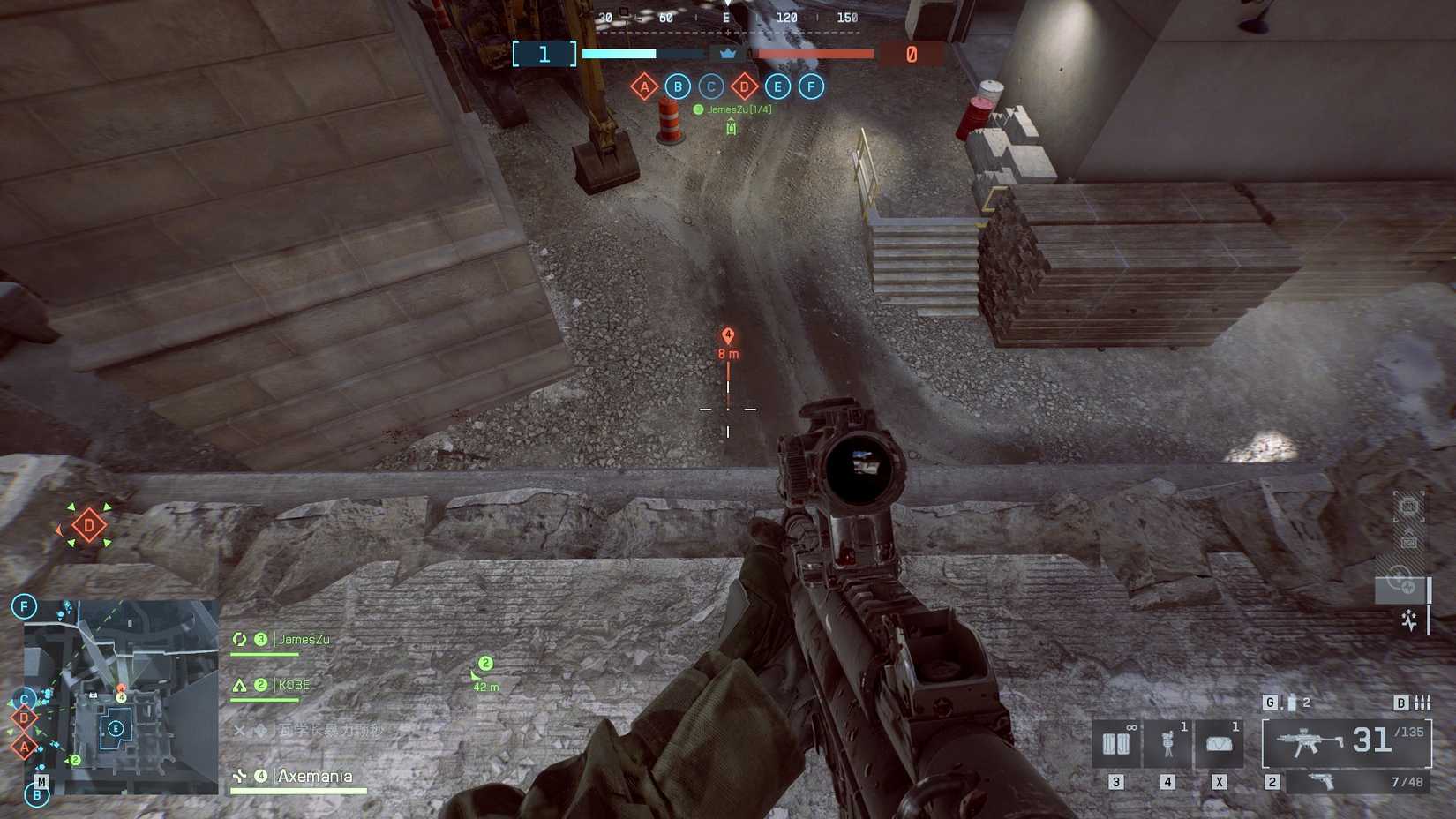The width and height of the screenshot is (1456, 819).
Task: Click KOBE's triangle specialist icon
Action: pos(239,683)
